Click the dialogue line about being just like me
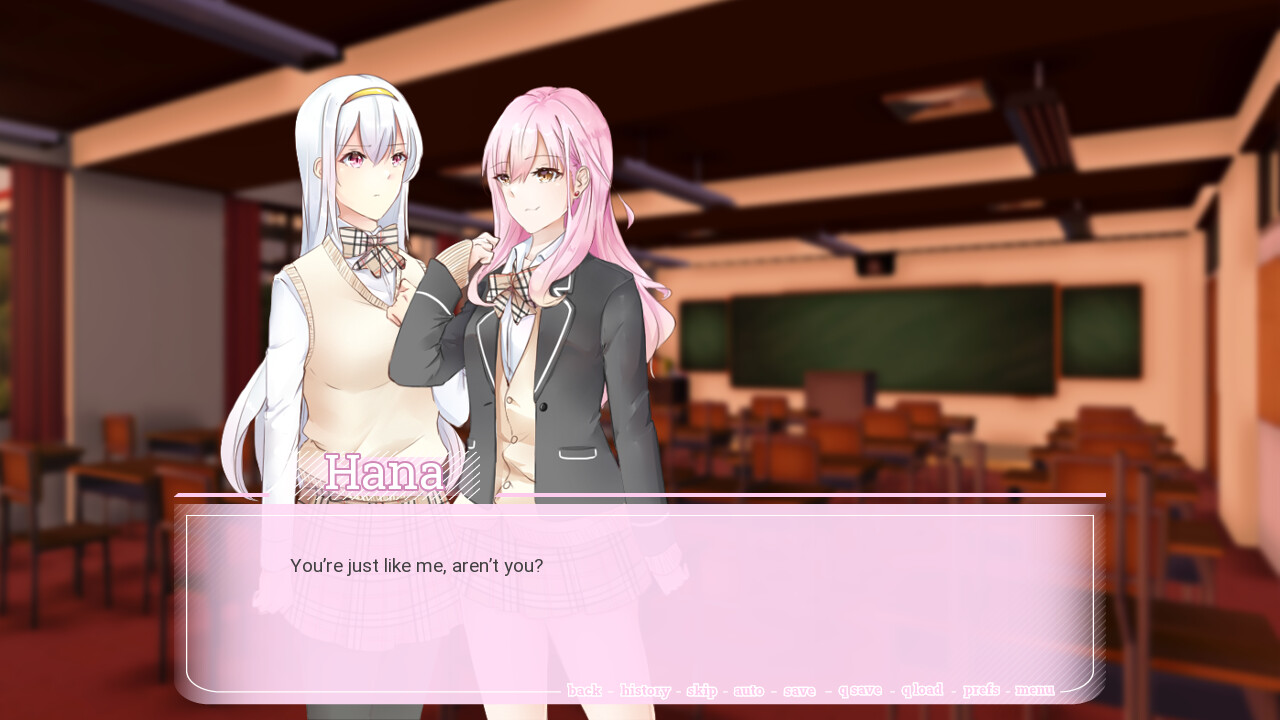Image resolution: width=1280 pixels, height=720 pixels. [x=416, y=565]
